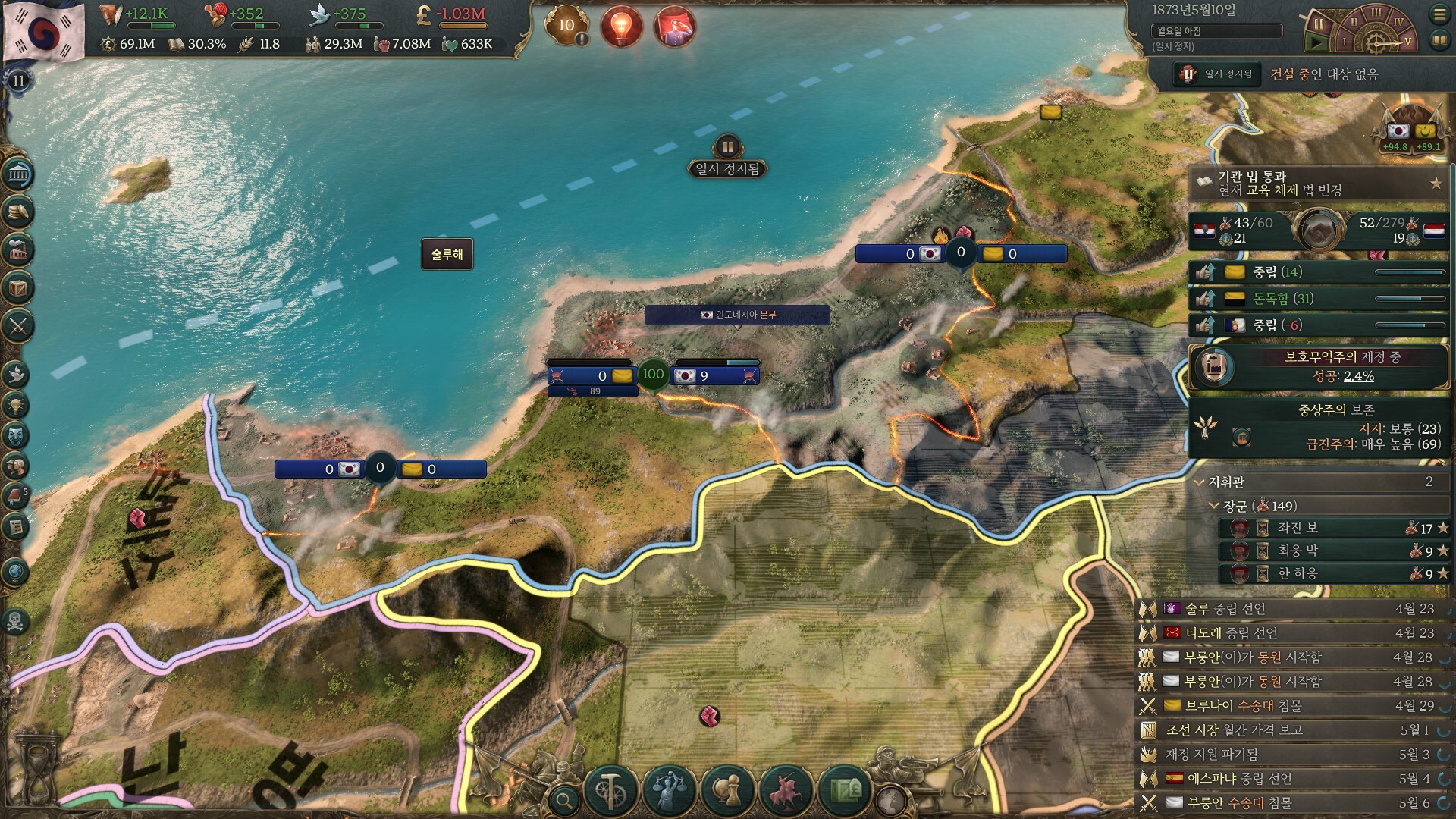Click the skull and crossbones sidebar icon
Screen dimensions: 1456x819
tap(15, 622)
